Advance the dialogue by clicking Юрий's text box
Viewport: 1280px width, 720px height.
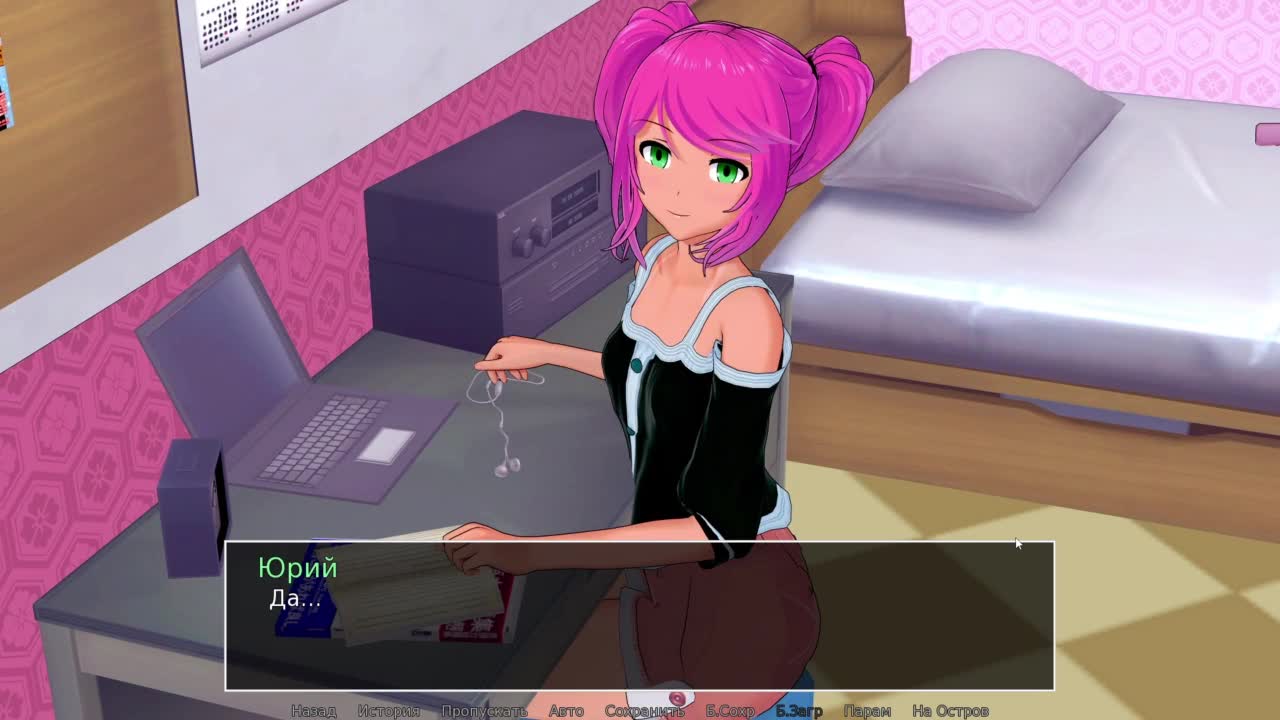640,615
